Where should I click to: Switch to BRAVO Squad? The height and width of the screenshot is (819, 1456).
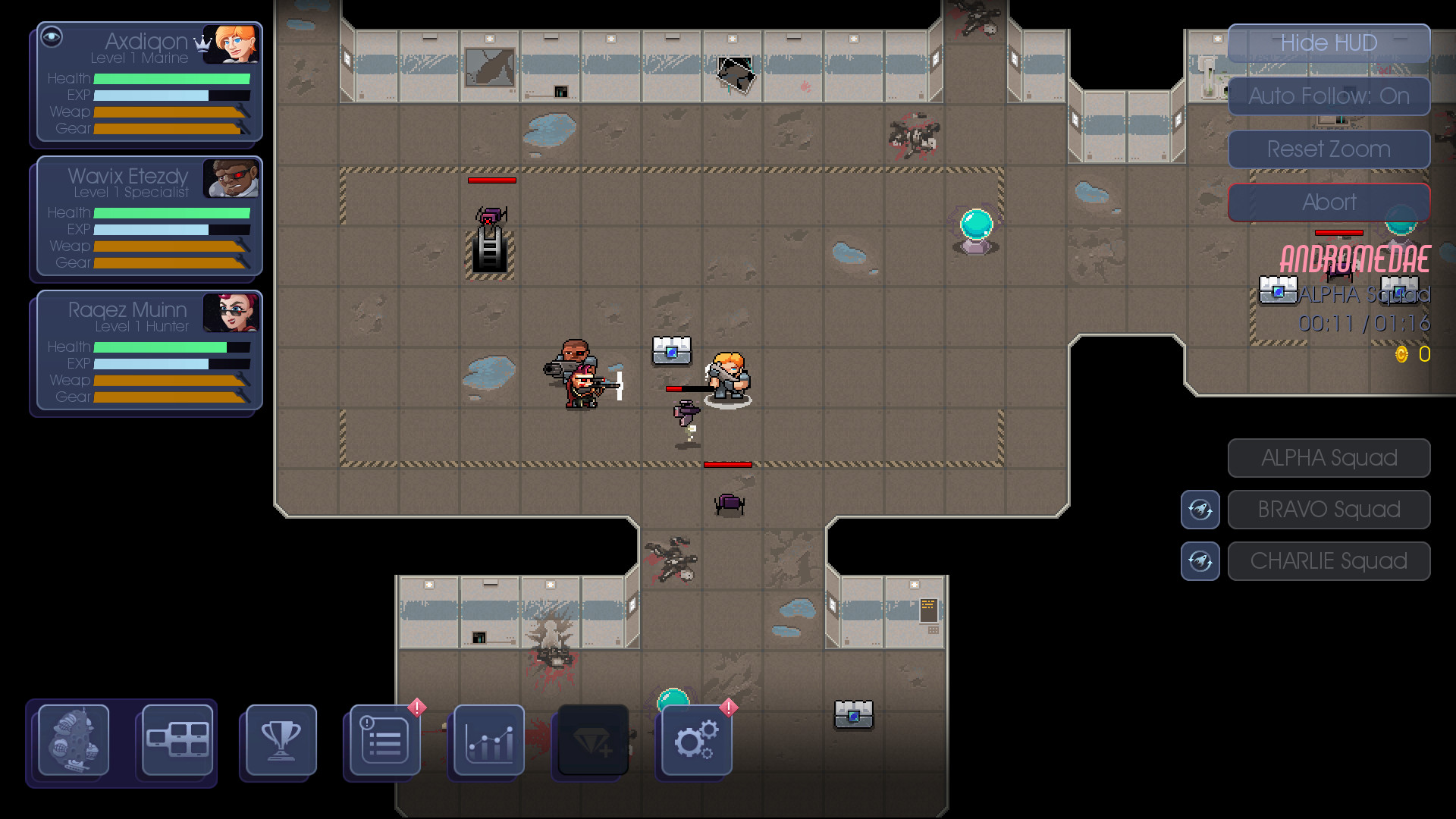(x=1329, y=509)
